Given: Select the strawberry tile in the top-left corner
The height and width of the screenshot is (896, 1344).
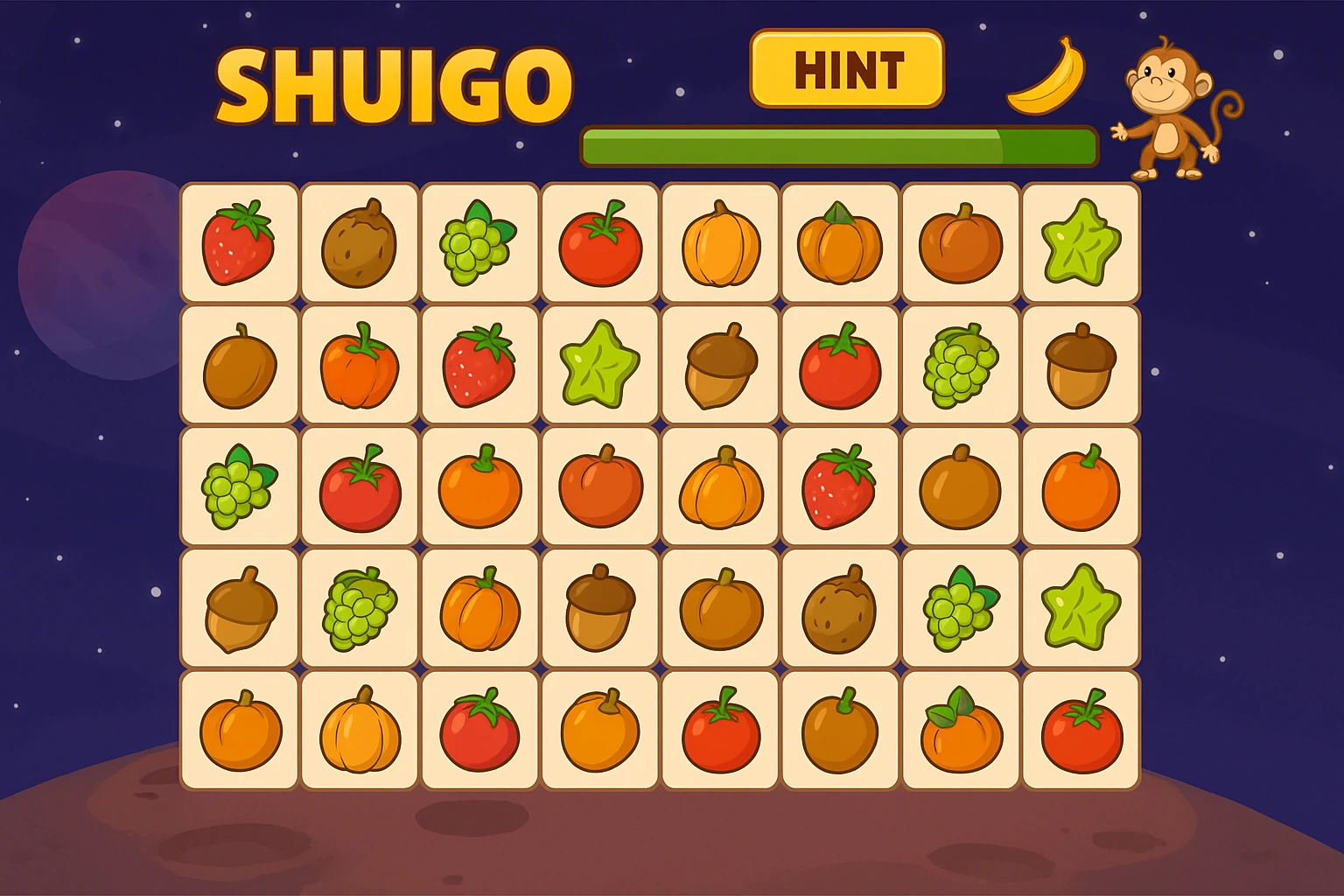Looking at the screenshot, I should pyautogui.click(x=240, y=243).
